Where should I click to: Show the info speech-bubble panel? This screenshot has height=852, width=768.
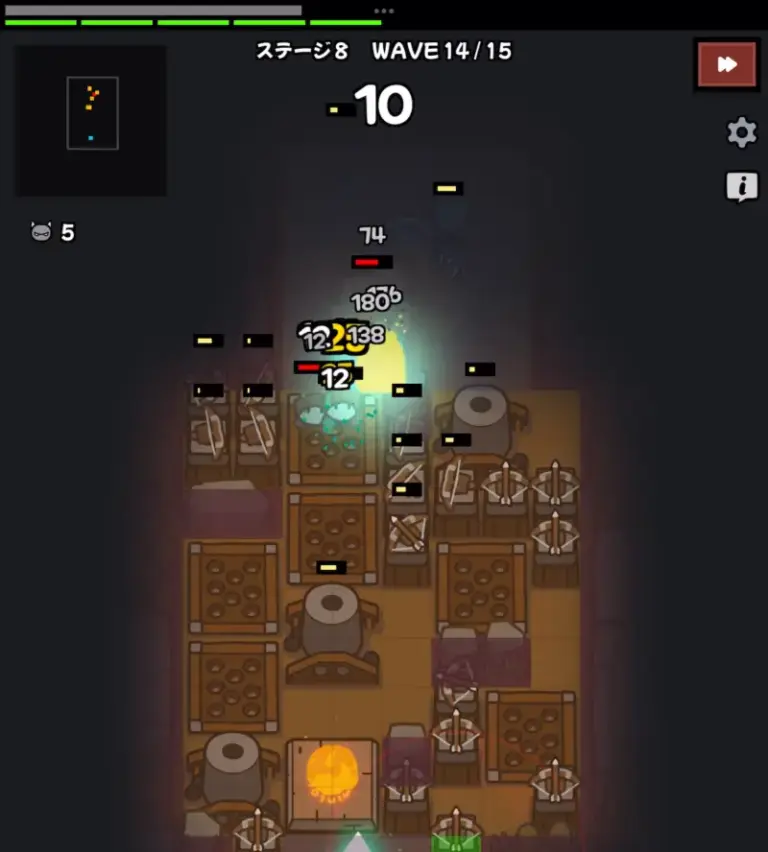point(741,186)
